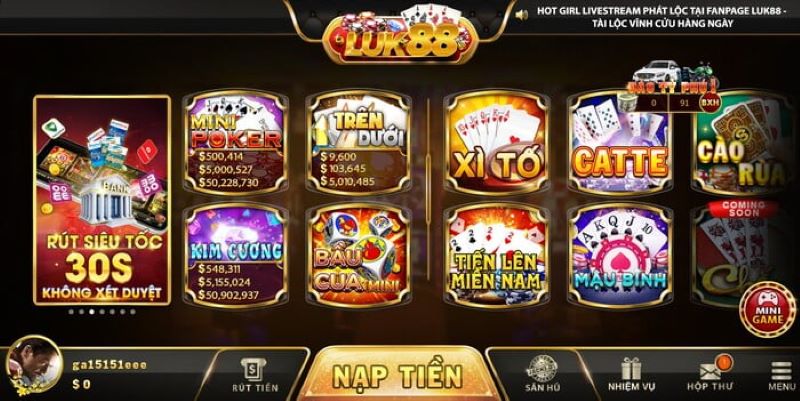
Task: Open the hamburger Menu
Action: point(782,375)
